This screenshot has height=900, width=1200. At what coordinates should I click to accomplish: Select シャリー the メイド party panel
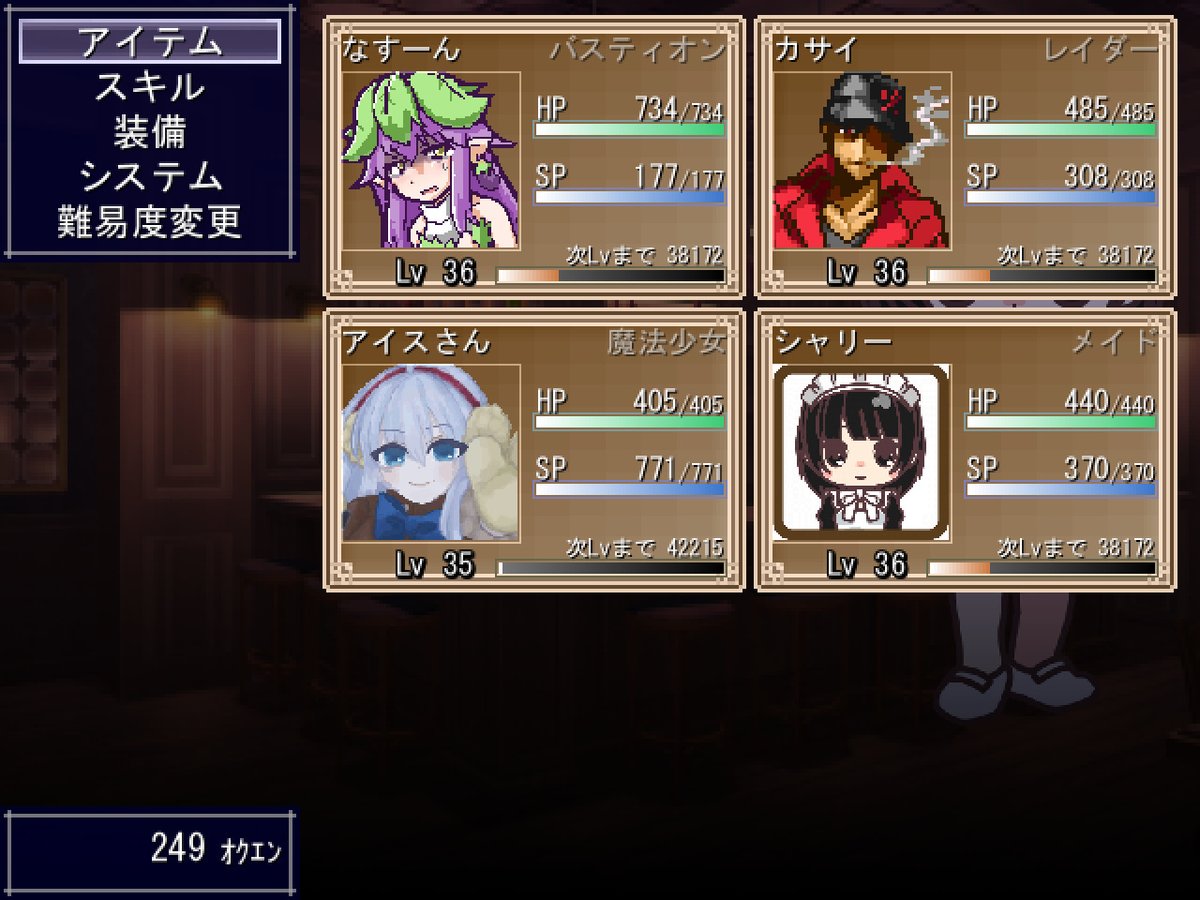coord(965,450)
